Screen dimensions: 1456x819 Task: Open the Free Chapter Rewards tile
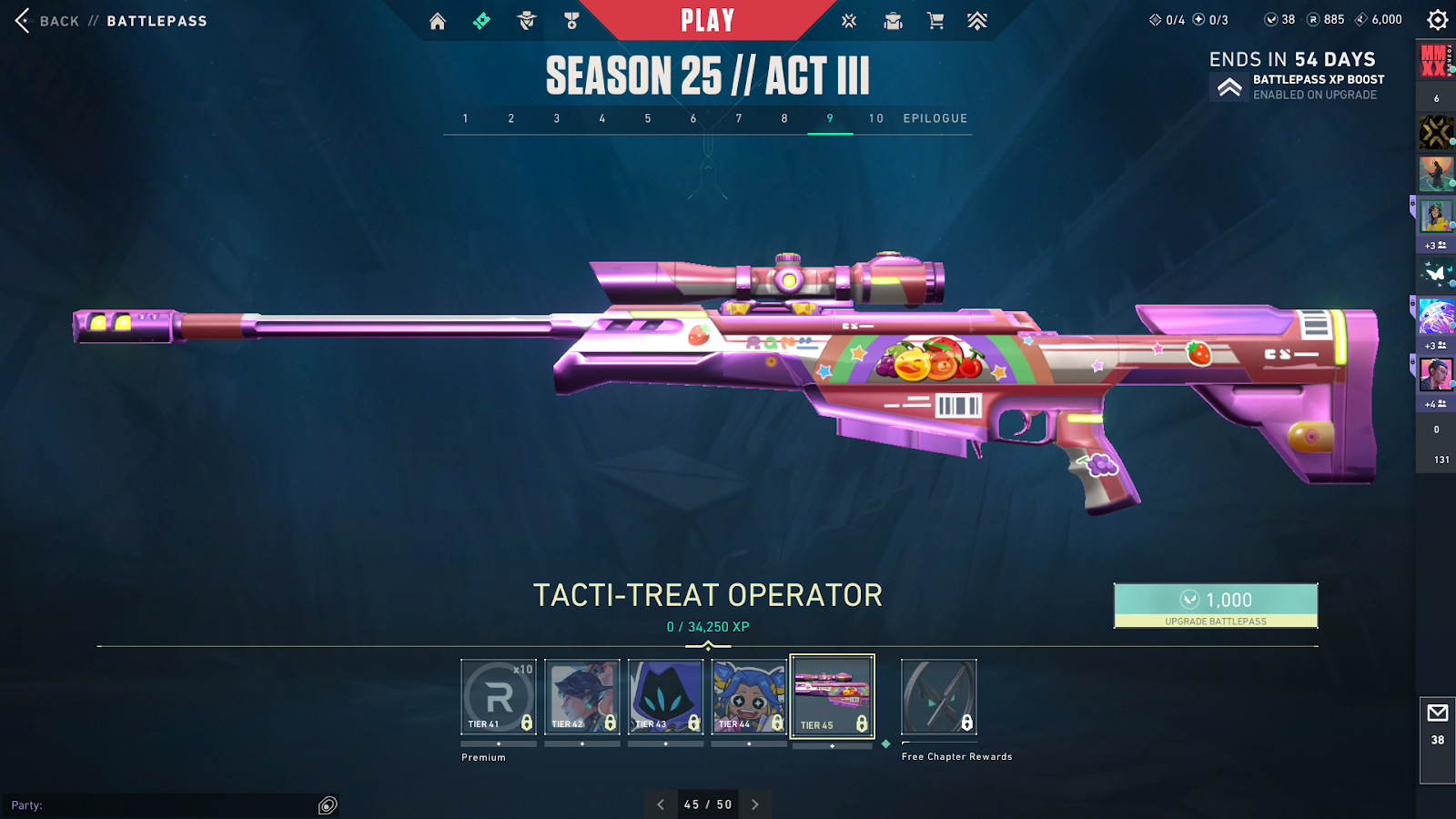pyautogui.click(x=939, y=696)
